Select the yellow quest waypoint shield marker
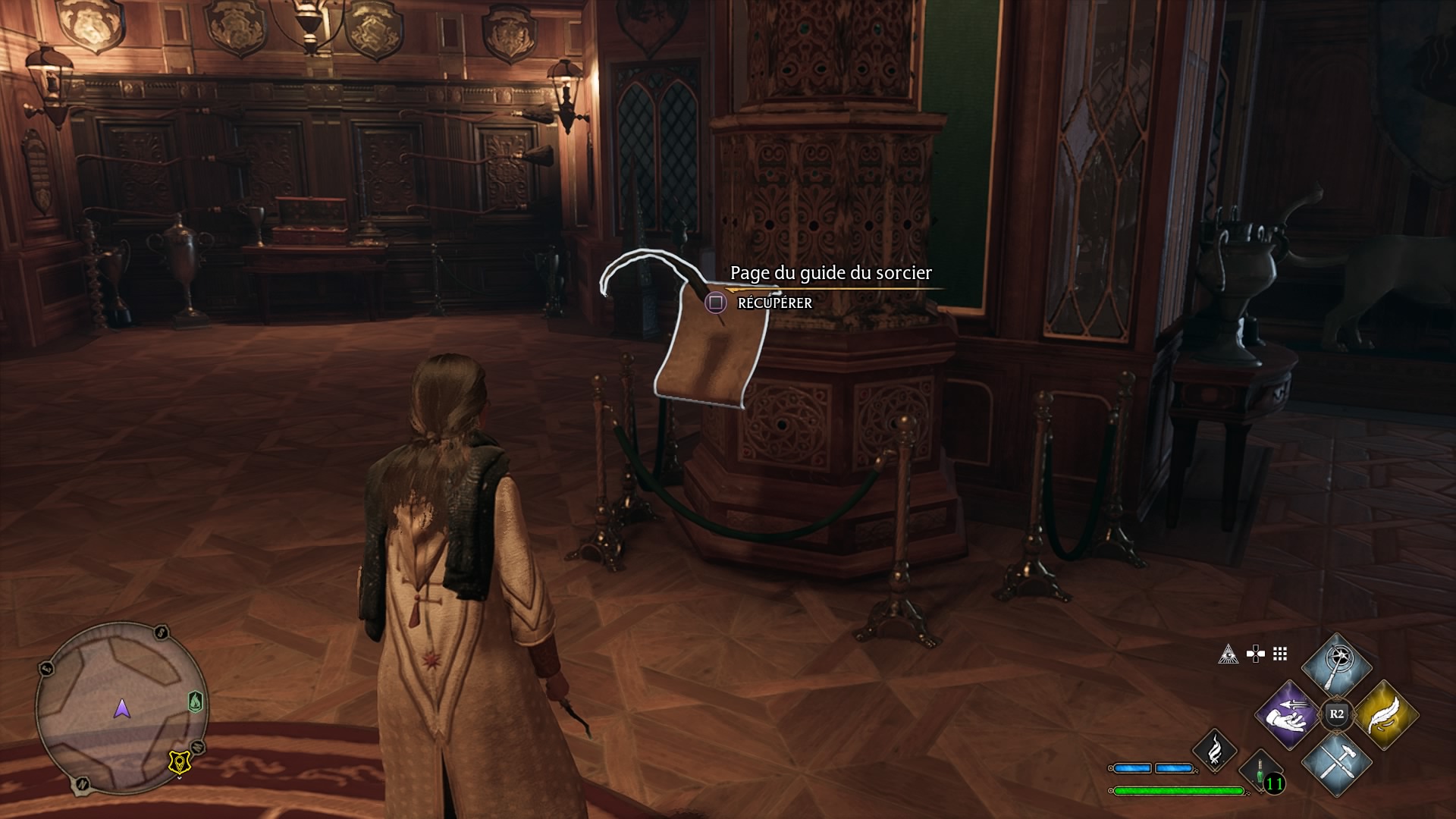The width and height of the screenshot is (1456, 819). [x=180, y=762]
